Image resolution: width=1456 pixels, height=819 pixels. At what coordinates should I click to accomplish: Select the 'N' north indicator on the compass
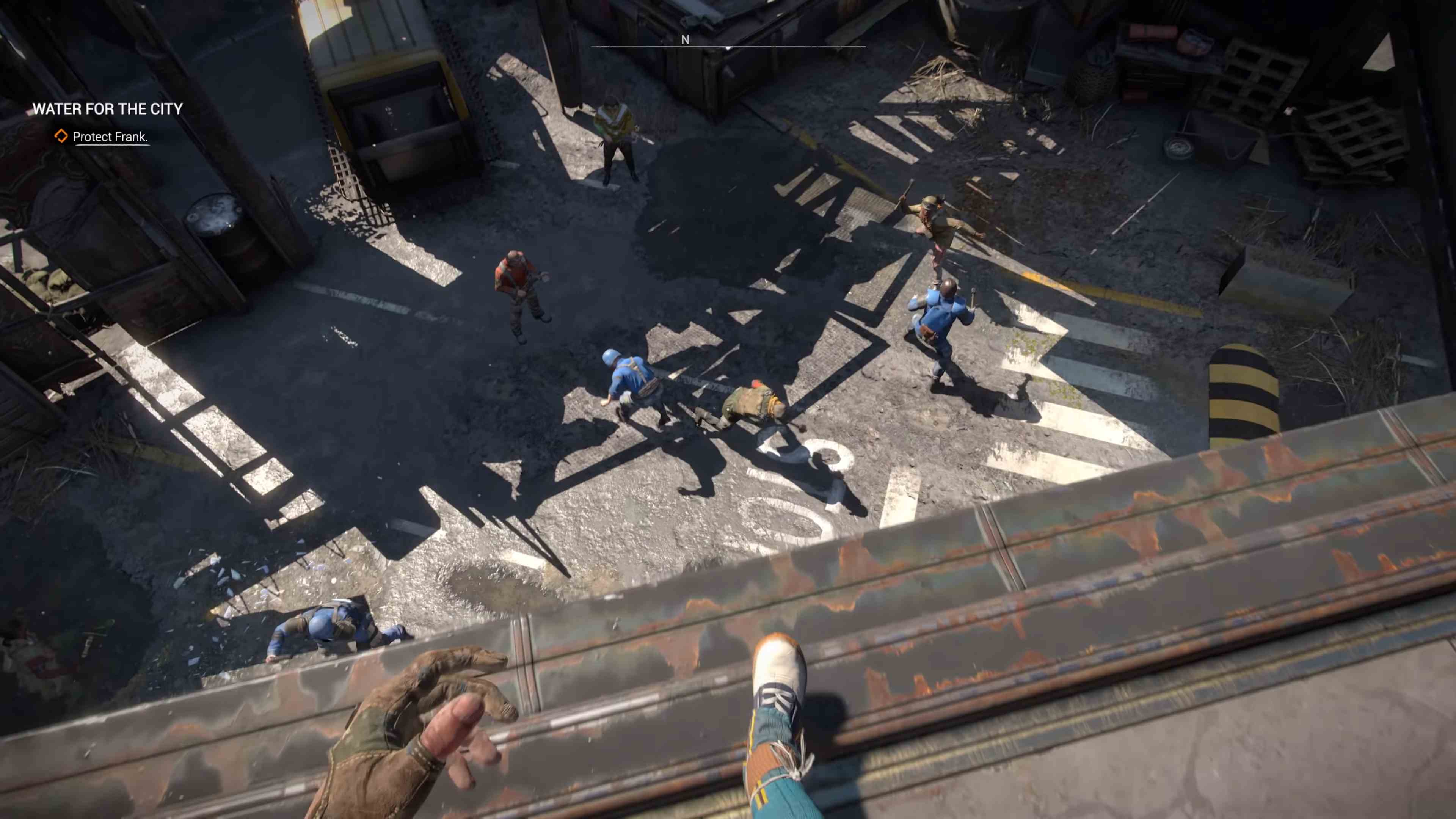click(x=685, y=39)
